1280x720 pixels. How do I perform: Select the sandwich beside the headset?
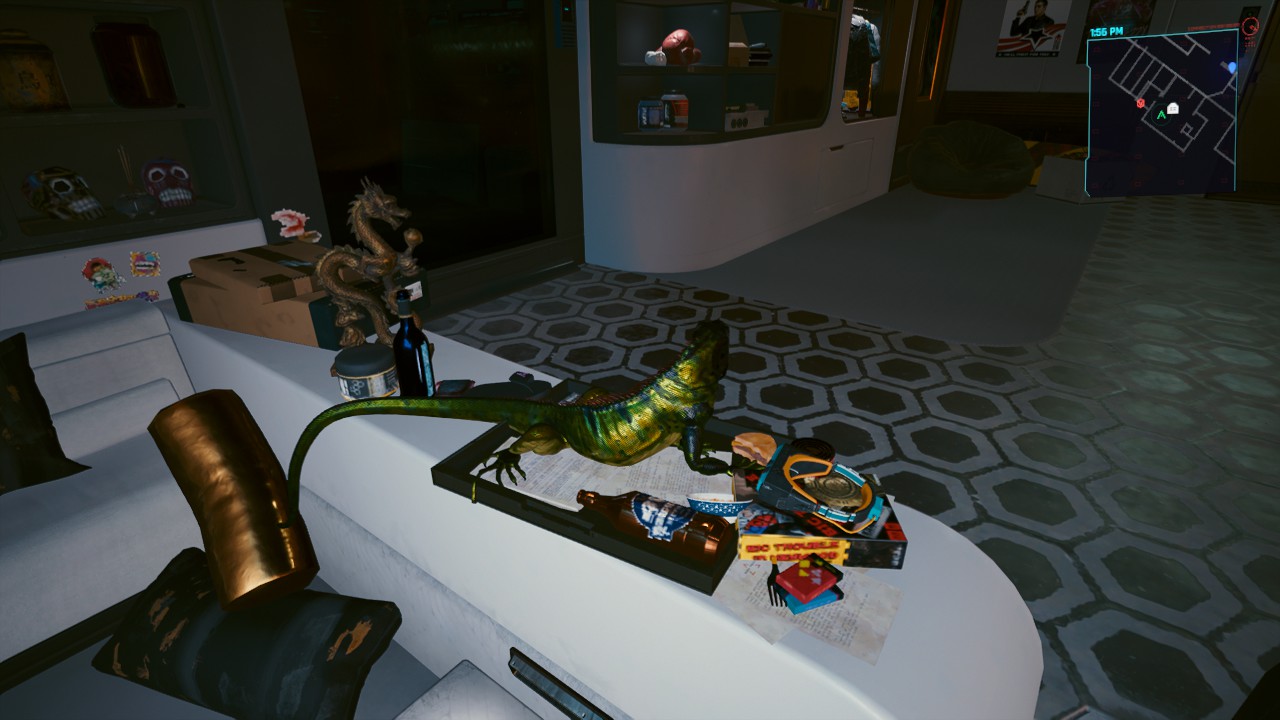tap(752, 449)
